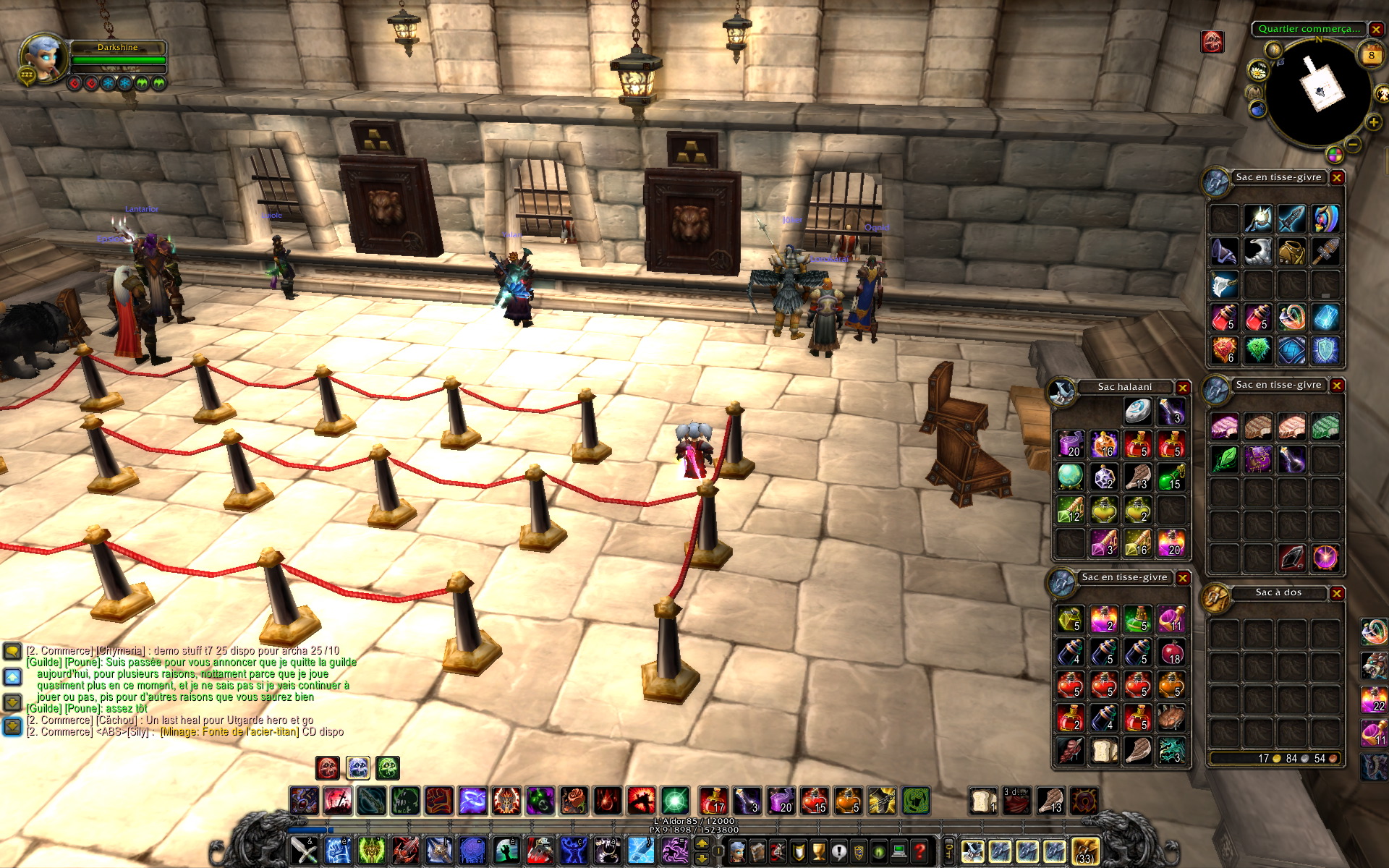Open the calendar showing day 8
The height and width of the screenshot is (868, 1389).
point(1371,55)
